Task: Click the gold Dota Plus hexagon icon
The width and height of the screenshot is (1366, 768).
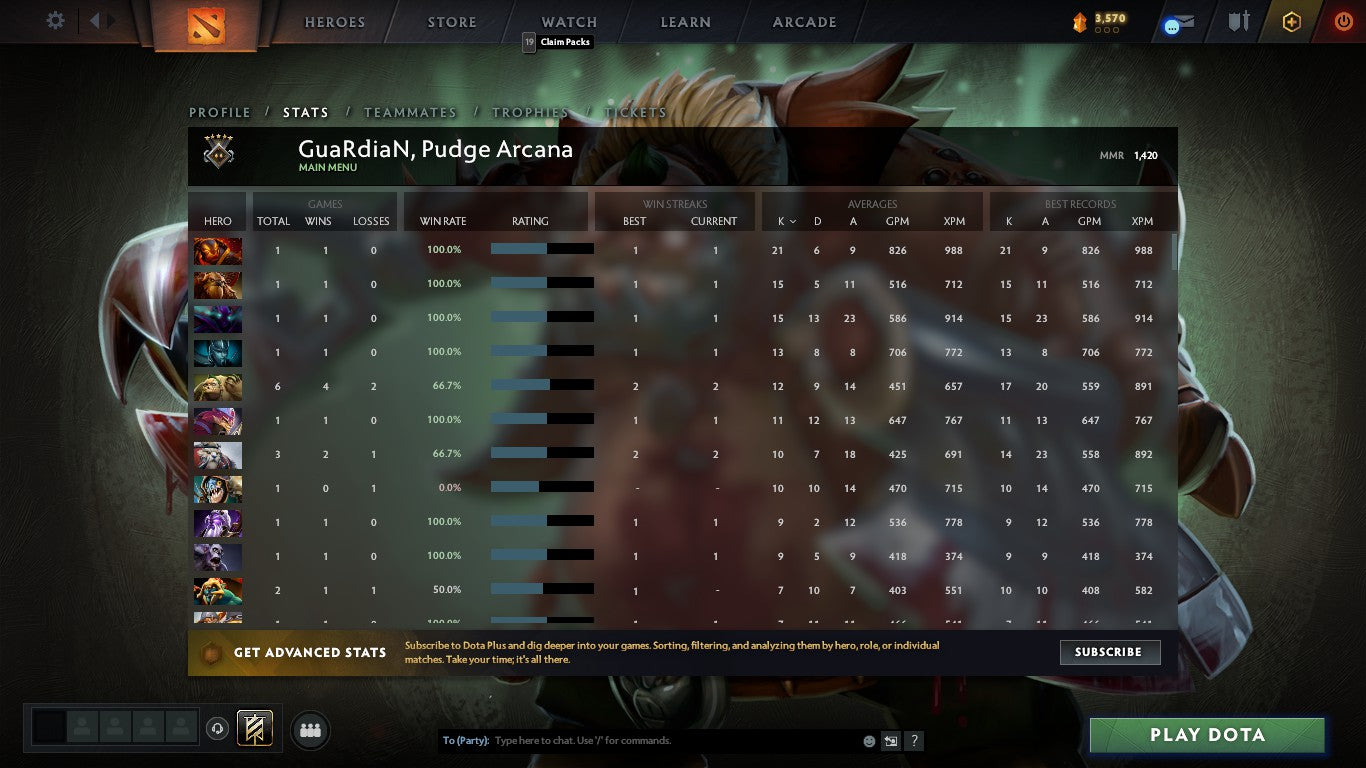Action: (x=1291, y=21)
